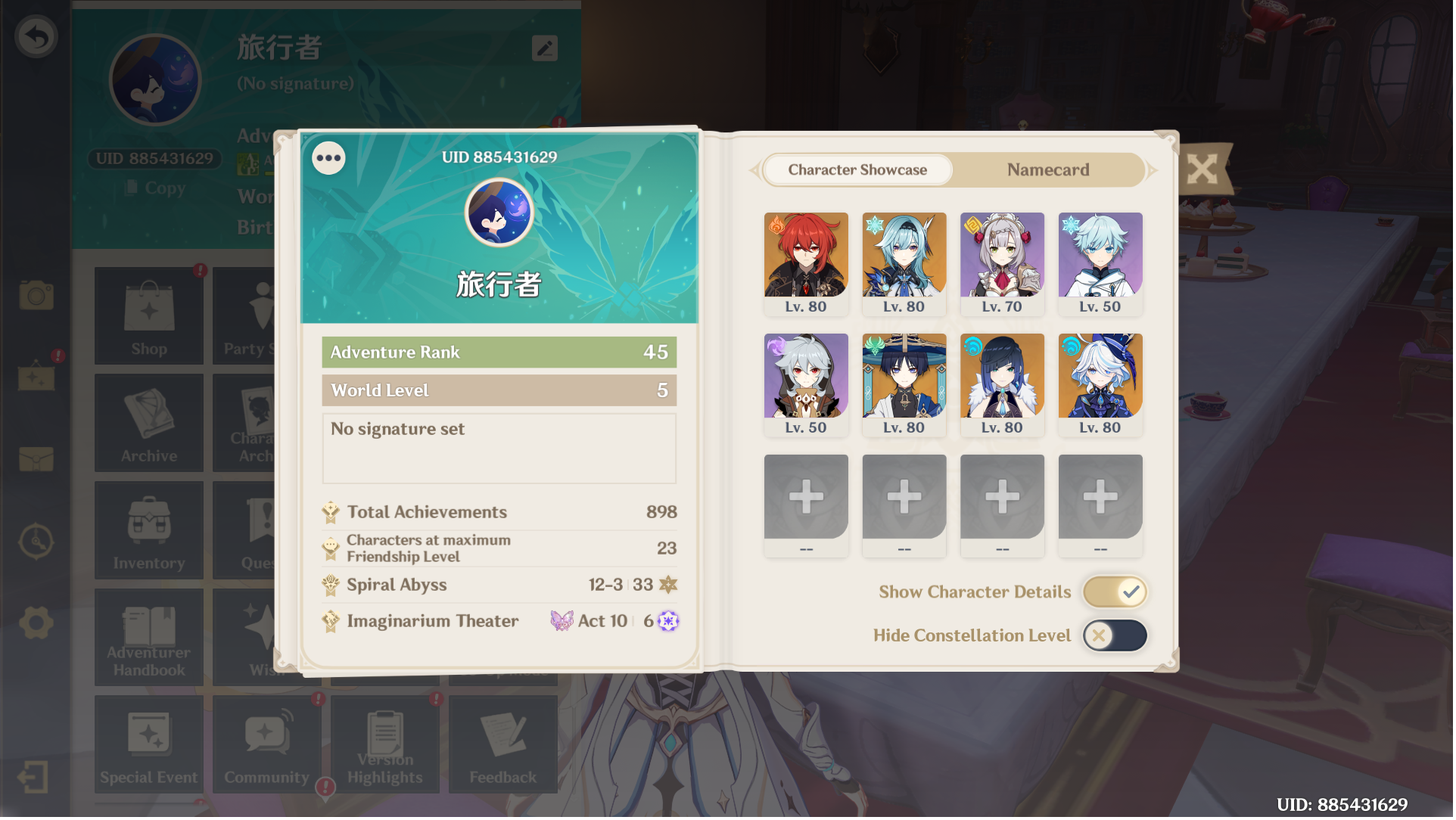Open the Community page
Viewport: 1456px width, 820px height.
point(266,744)
